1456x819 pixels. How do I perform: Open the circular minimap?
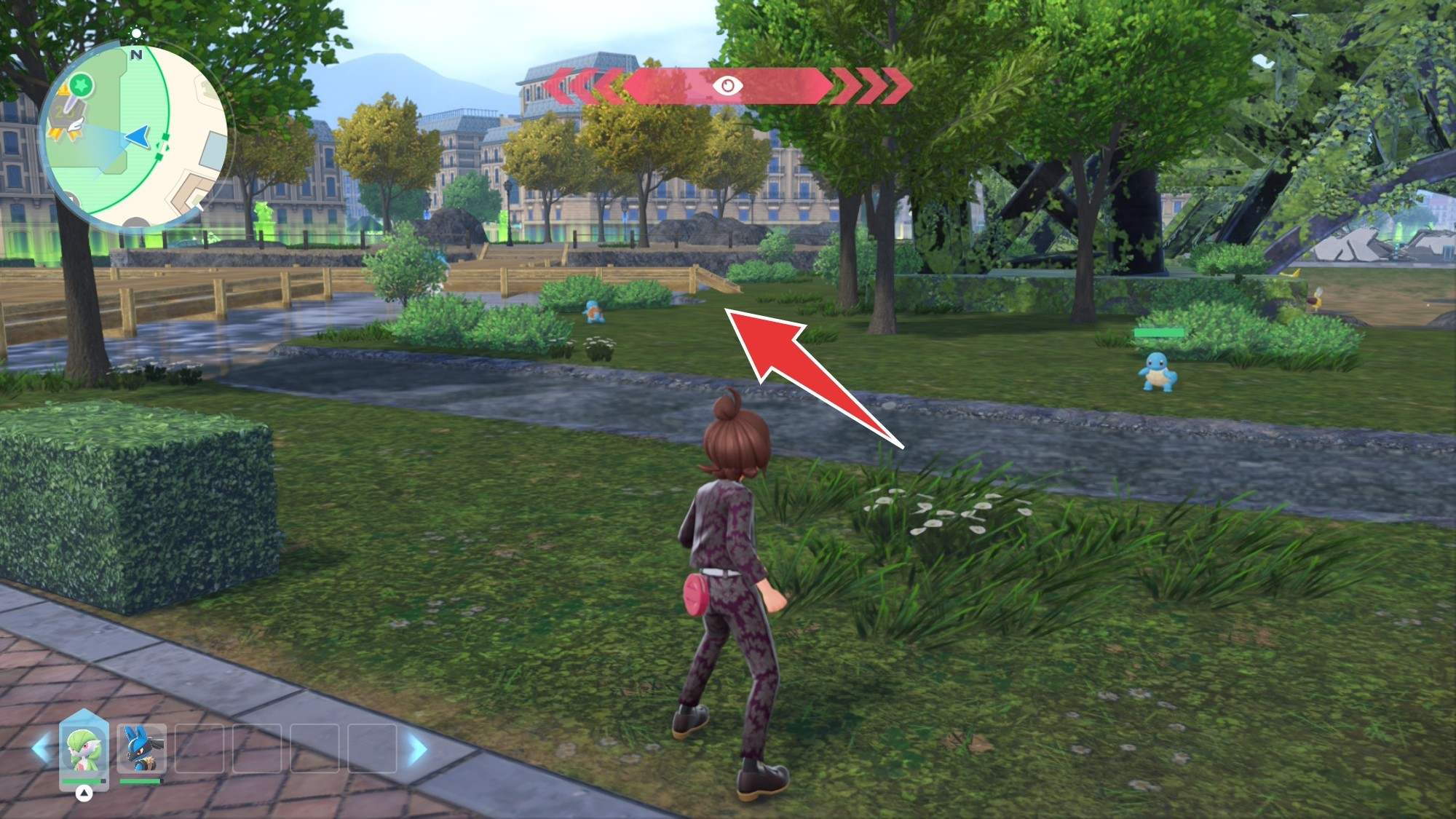[x=135, y=135]
